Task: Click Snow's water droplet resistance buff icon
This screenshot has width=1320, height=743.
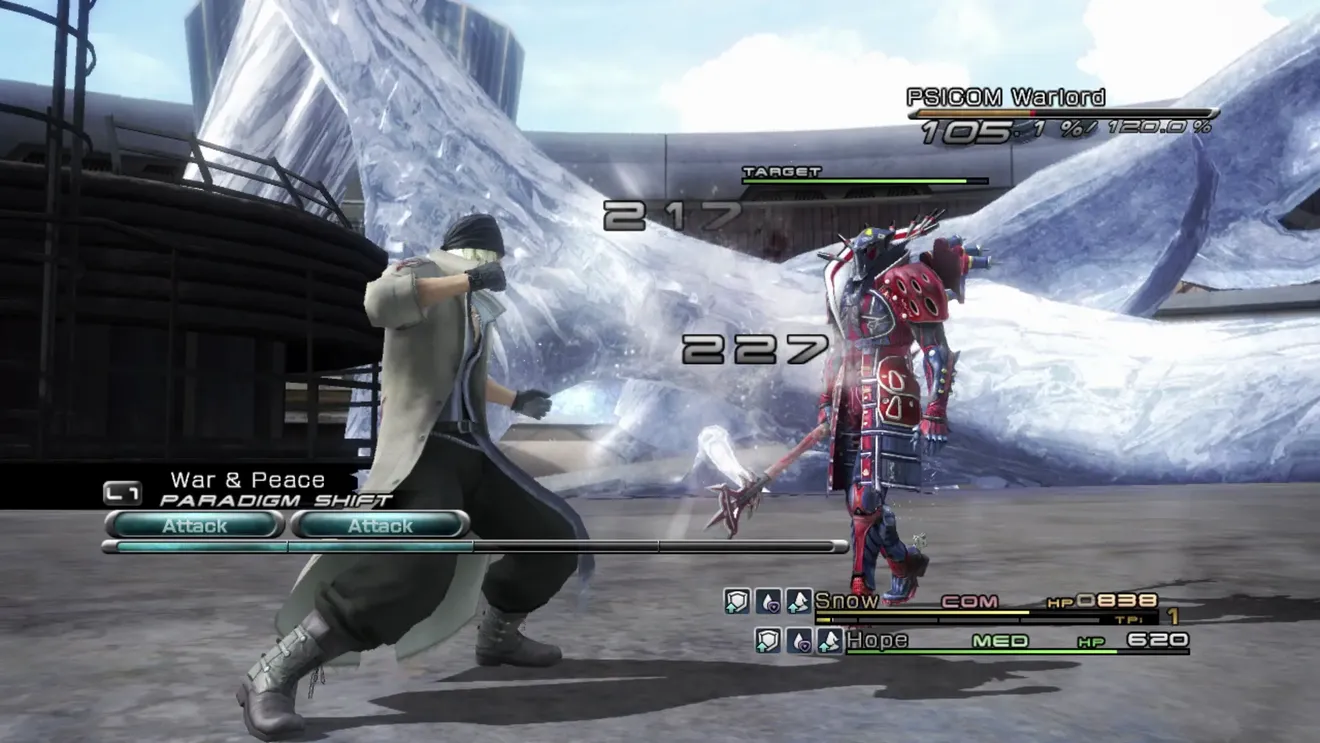Action: (x=768, y=601)
